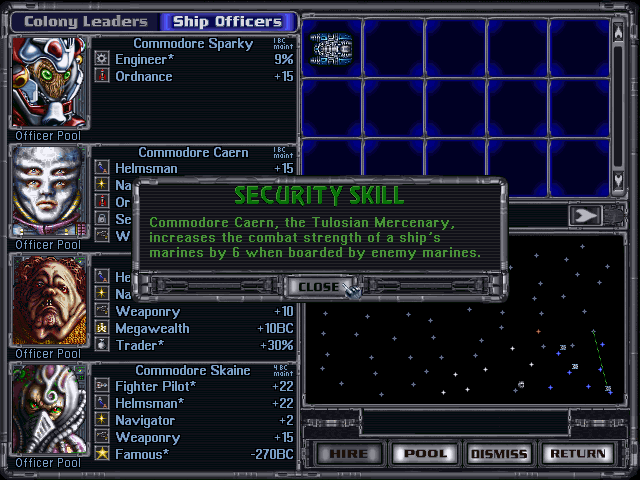Switch to the Colony Leaders tab

(x=85, y=21)
